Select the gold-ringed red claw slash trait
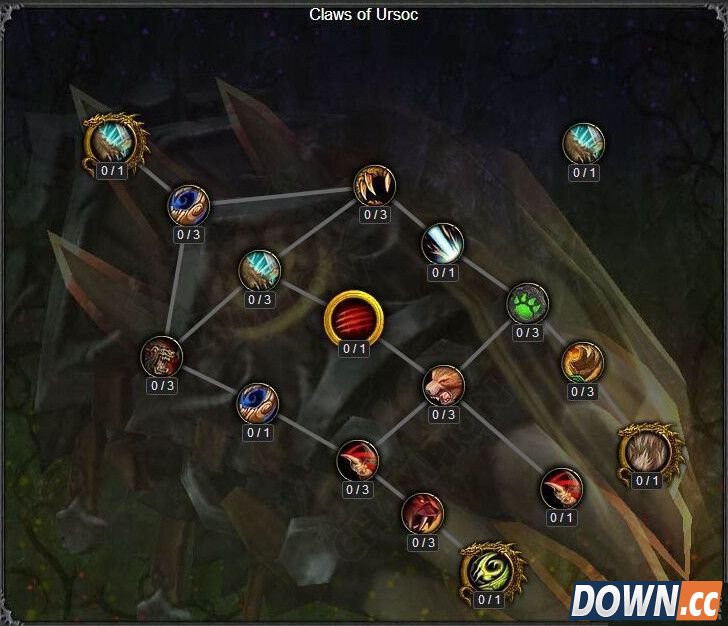728x626 pixels. click(x=353, y=319)
